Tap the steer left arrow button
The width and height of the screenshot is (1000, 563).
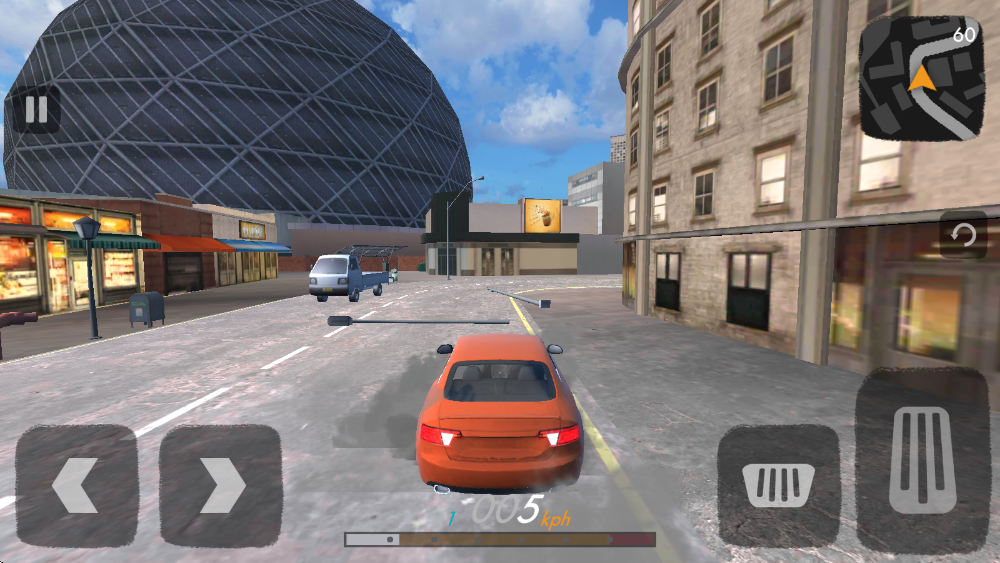pyautogui.click(x=76, y=486)
